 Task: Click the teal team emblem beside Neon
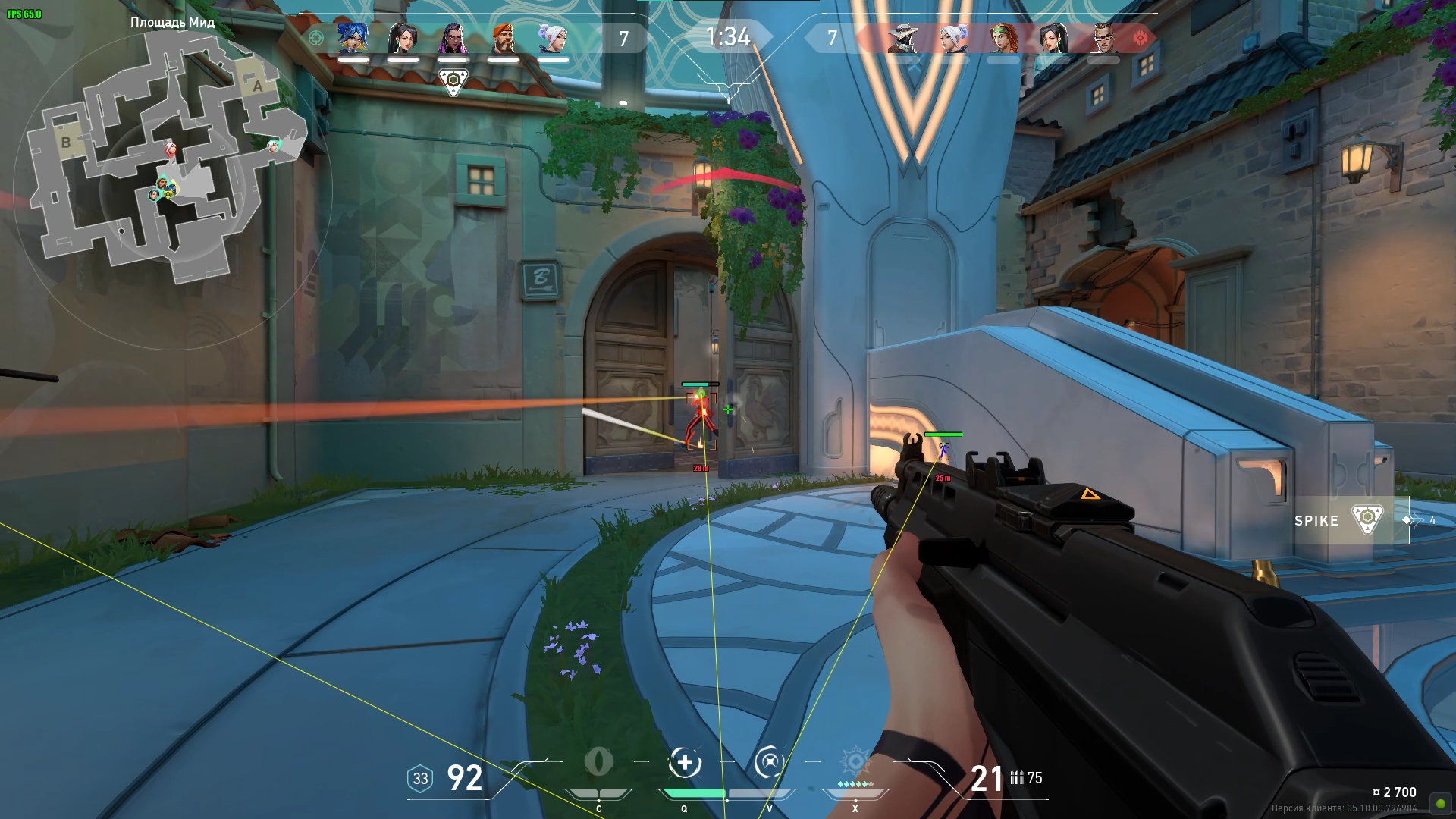[x=316, y=38]
